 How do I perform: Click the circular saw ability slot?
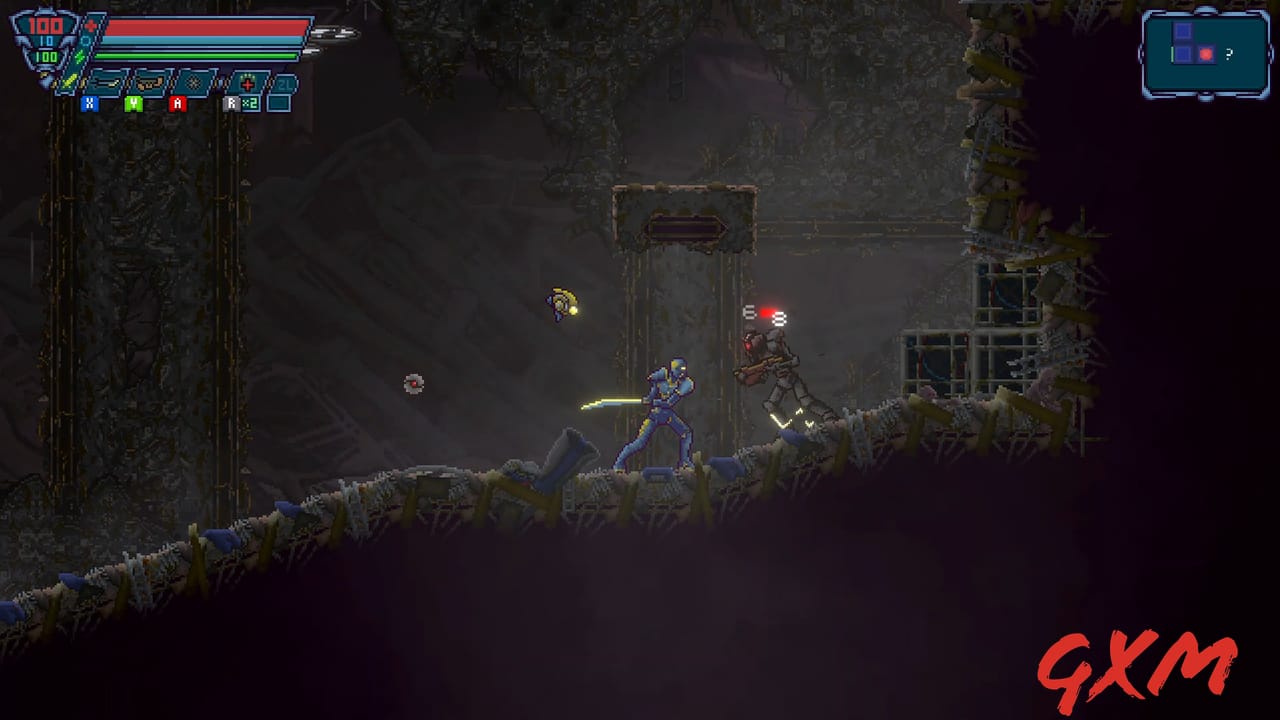194,84
